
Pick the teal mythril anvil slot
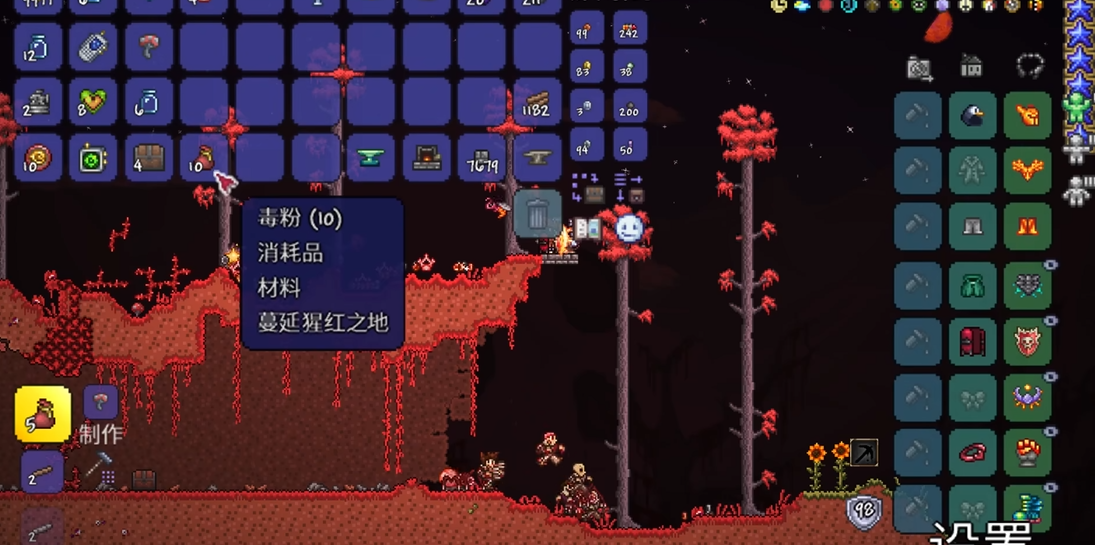(371, 157)
